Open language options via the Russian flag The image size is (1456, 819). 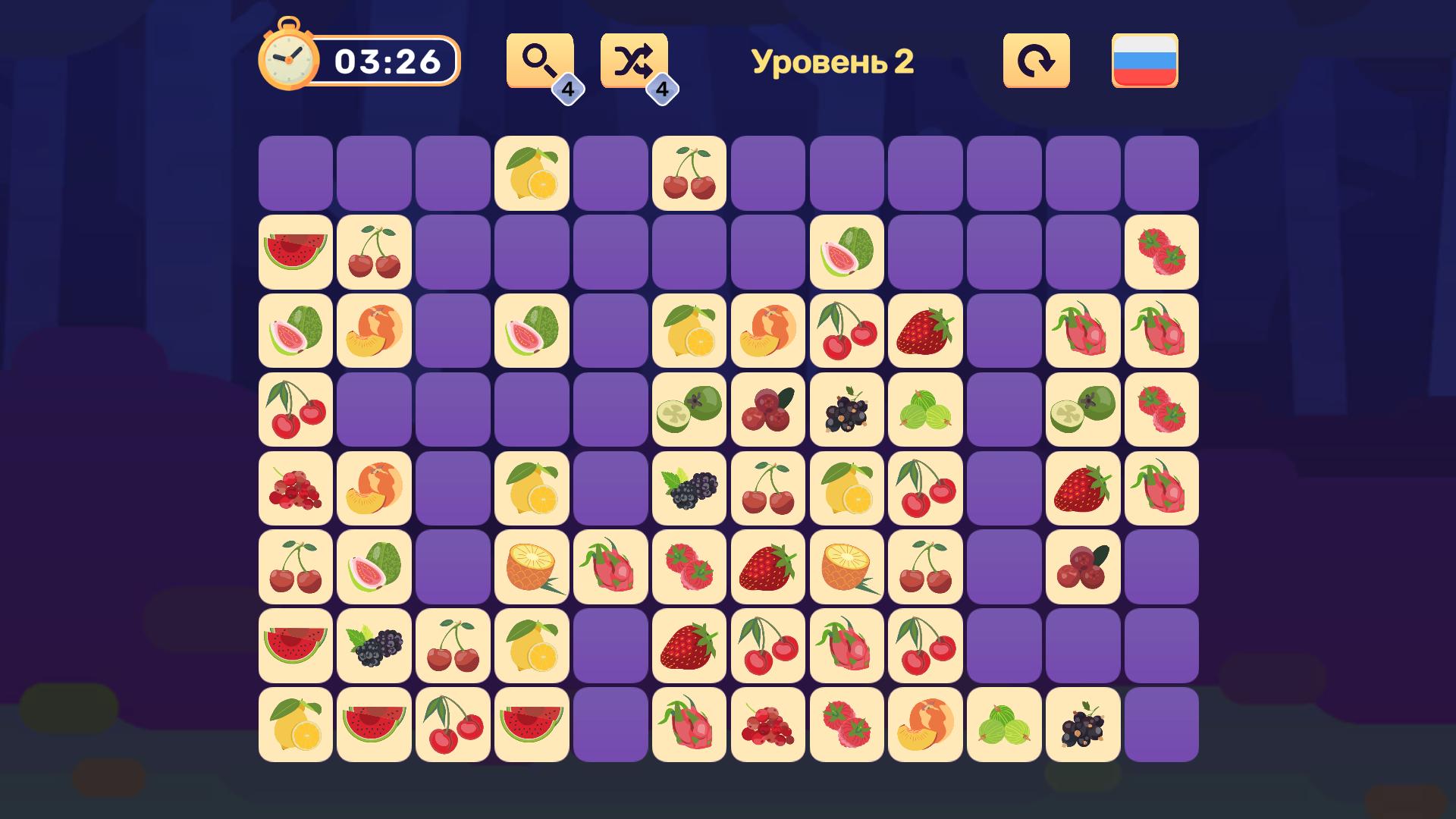point(1145,61)
